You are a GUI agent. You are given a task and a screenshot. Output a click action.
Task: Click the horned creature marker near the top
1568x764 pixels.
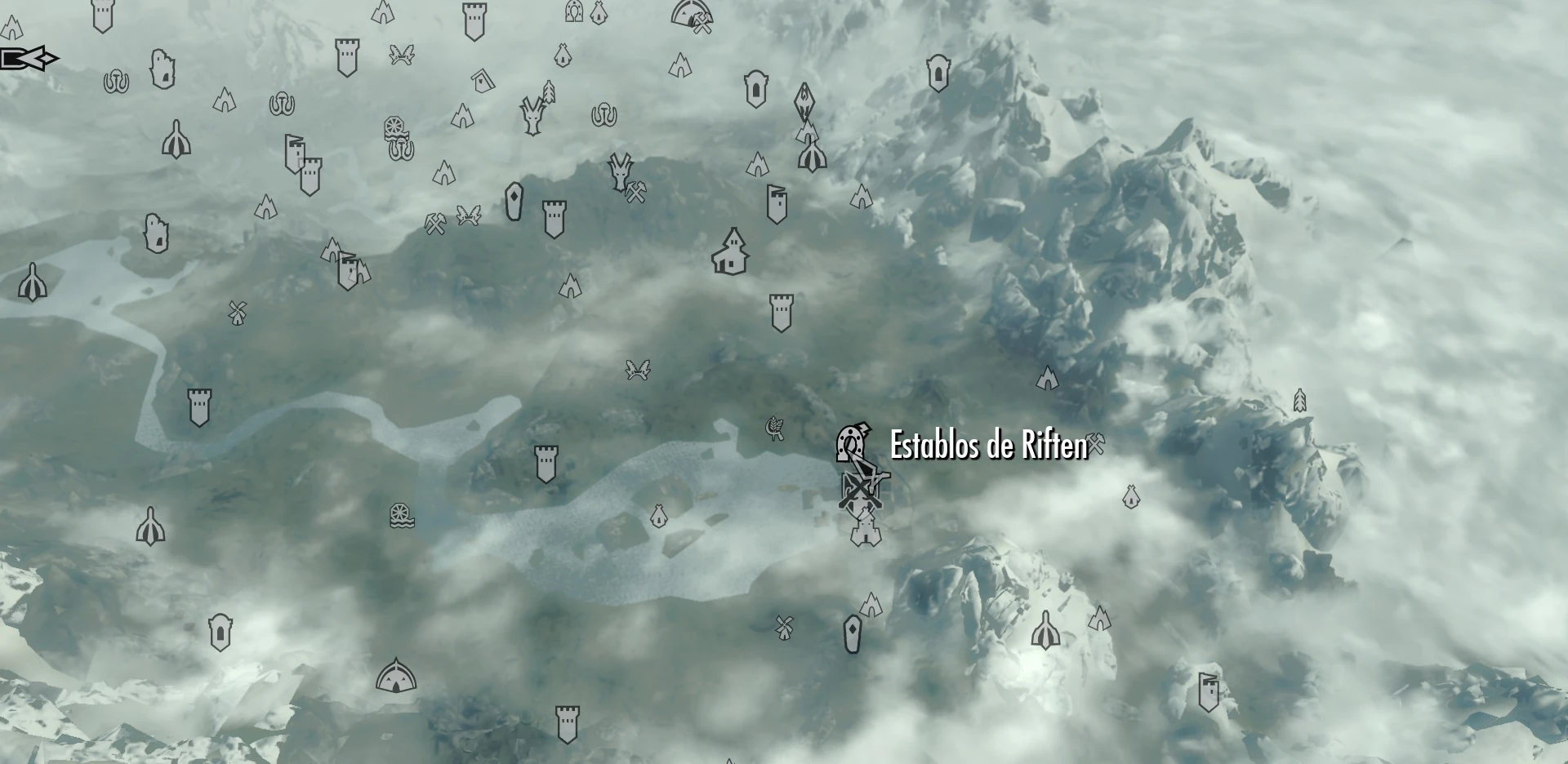tap(532, 114)
